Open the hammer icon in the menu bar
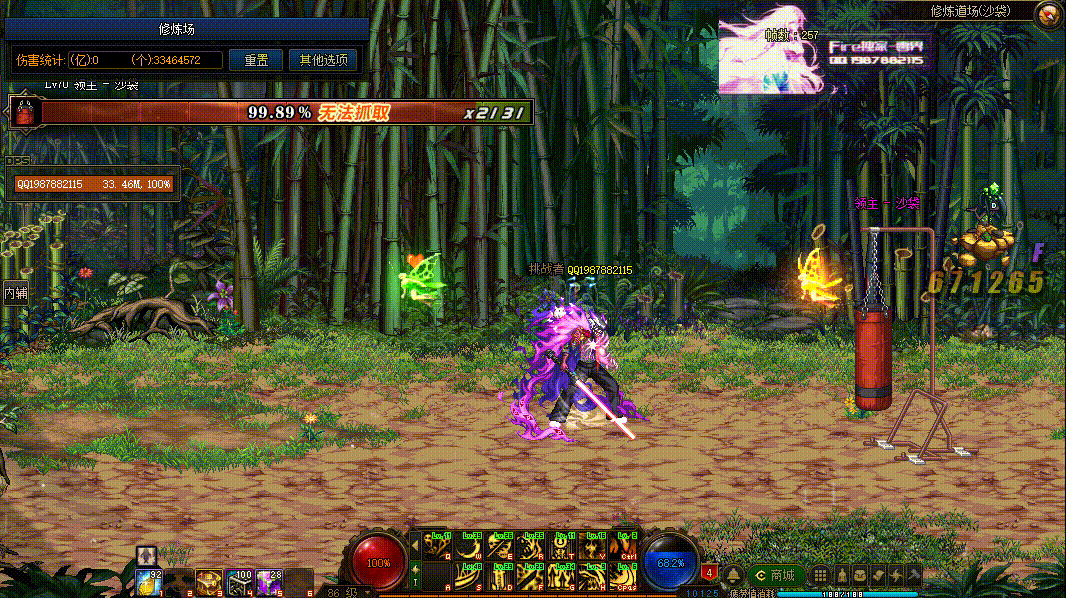 915,576
